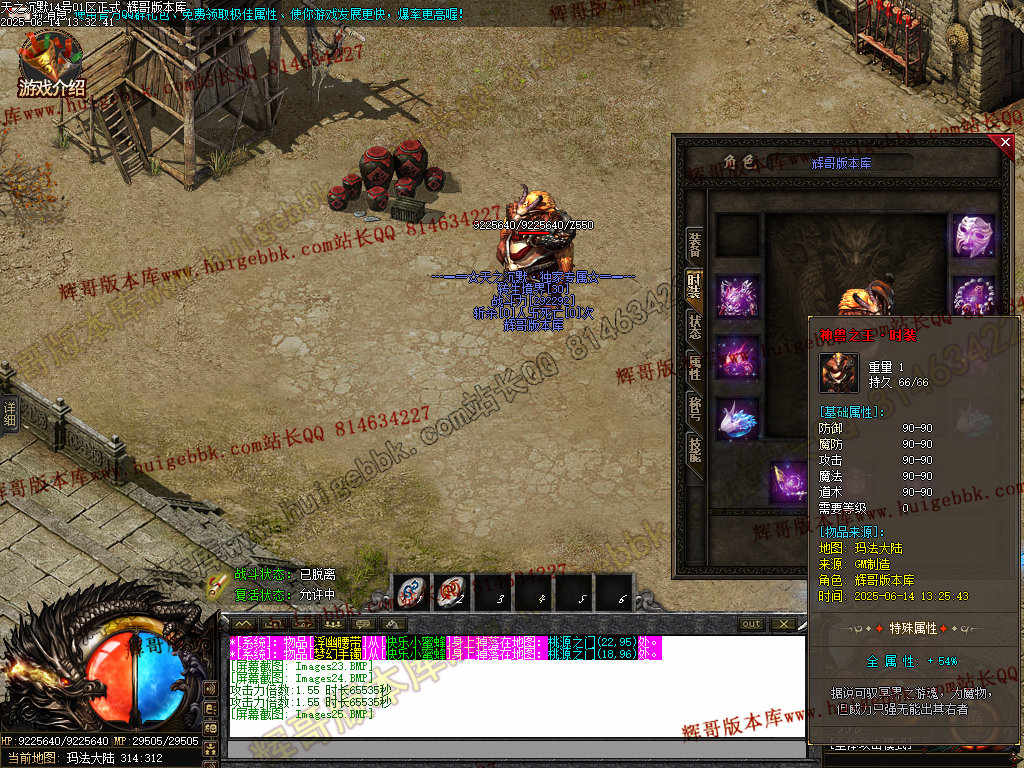Click the purple armor fashion slot
This screenshot has height=768, width=1024.
(738, 298)
